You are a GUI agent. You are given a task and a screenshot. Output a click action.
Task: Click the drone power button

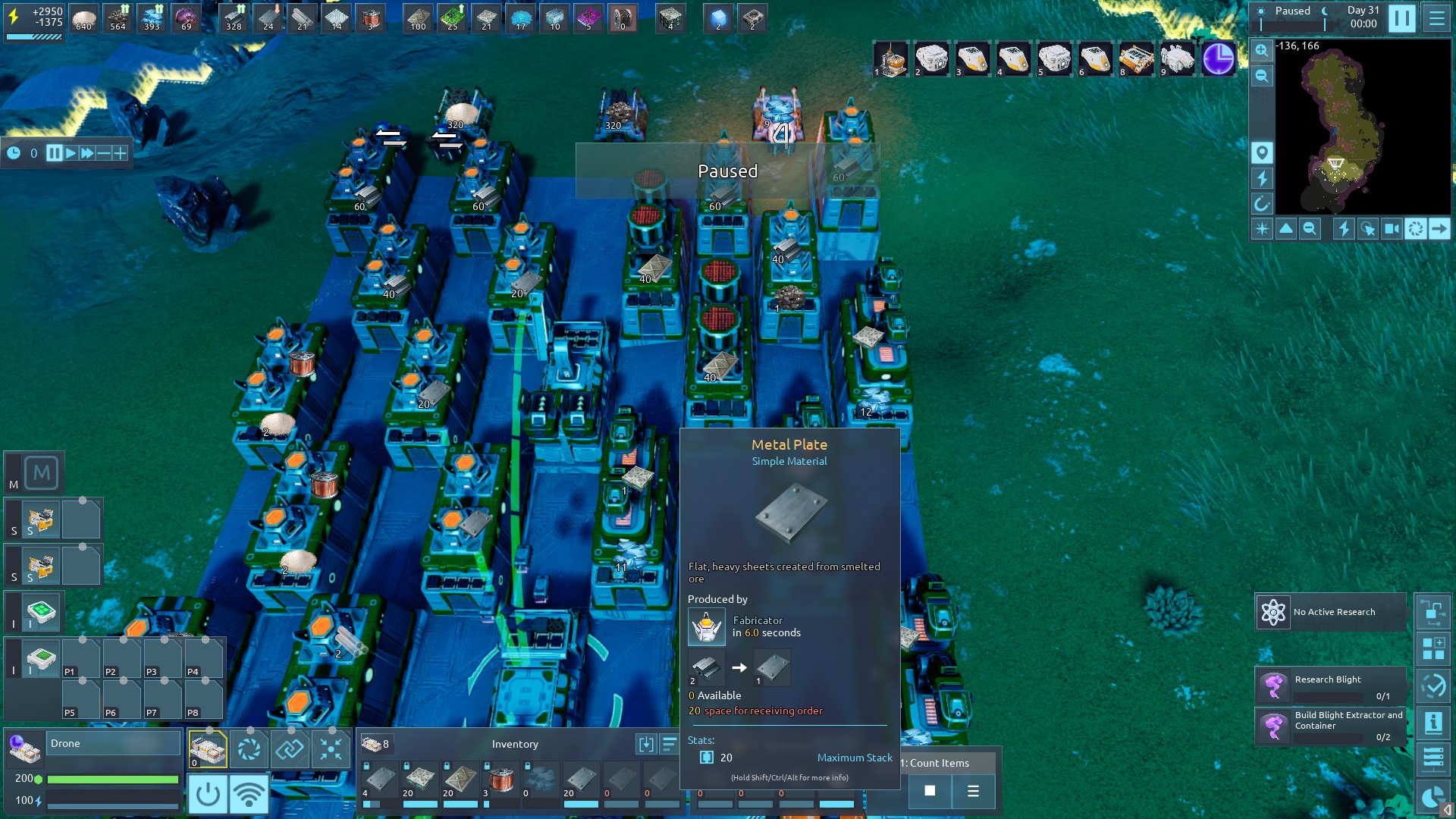(x=208, y=794)
